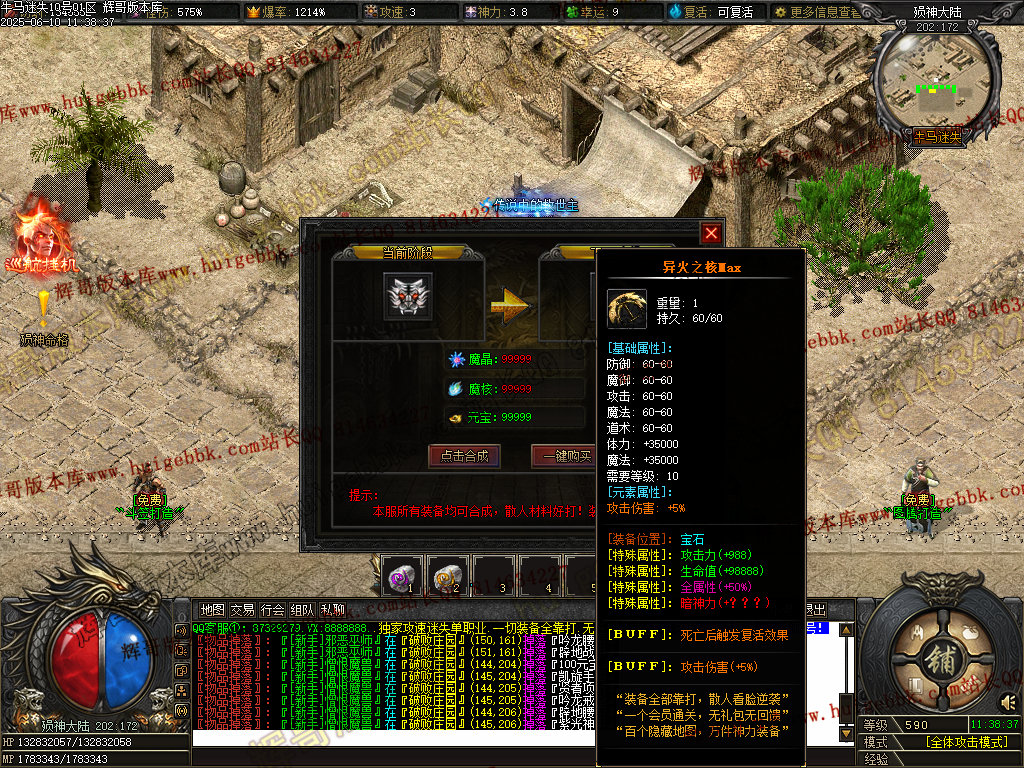Open the 殒神命格 exclamation mark icon

point(44,305)
